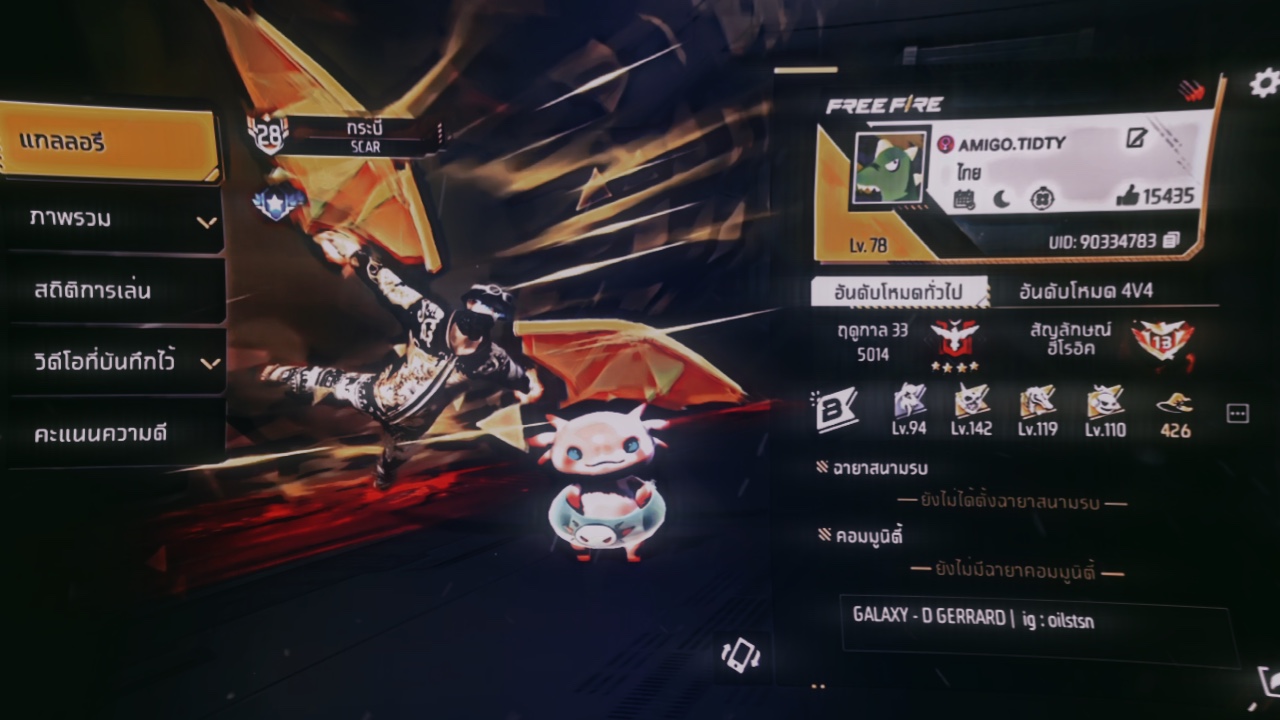Select the Lv.94 pet icon

point(909,404)
